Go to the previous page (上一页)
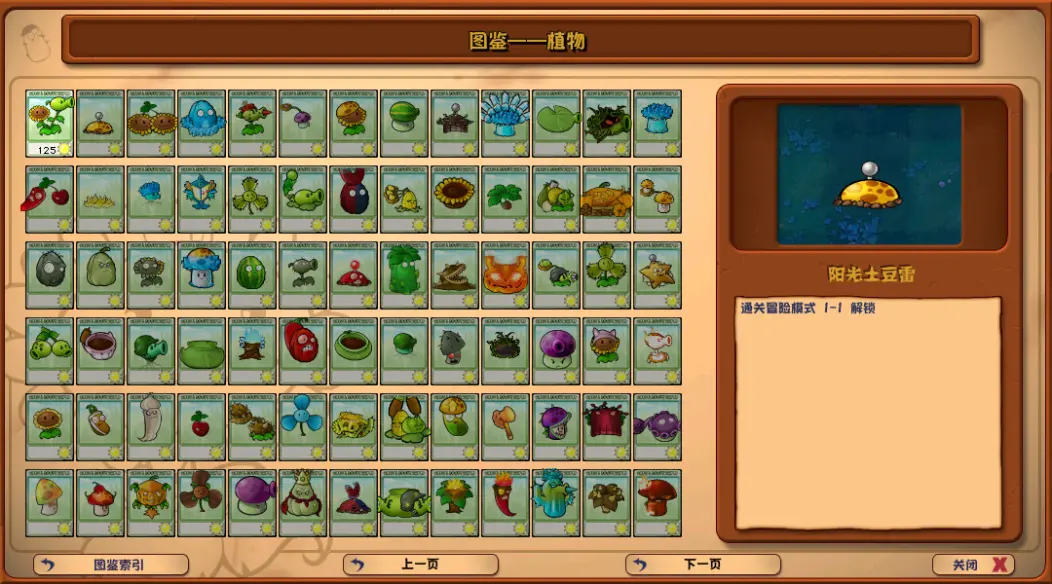The width and height of the screenshot is (1052, 584). click(420, 565)
